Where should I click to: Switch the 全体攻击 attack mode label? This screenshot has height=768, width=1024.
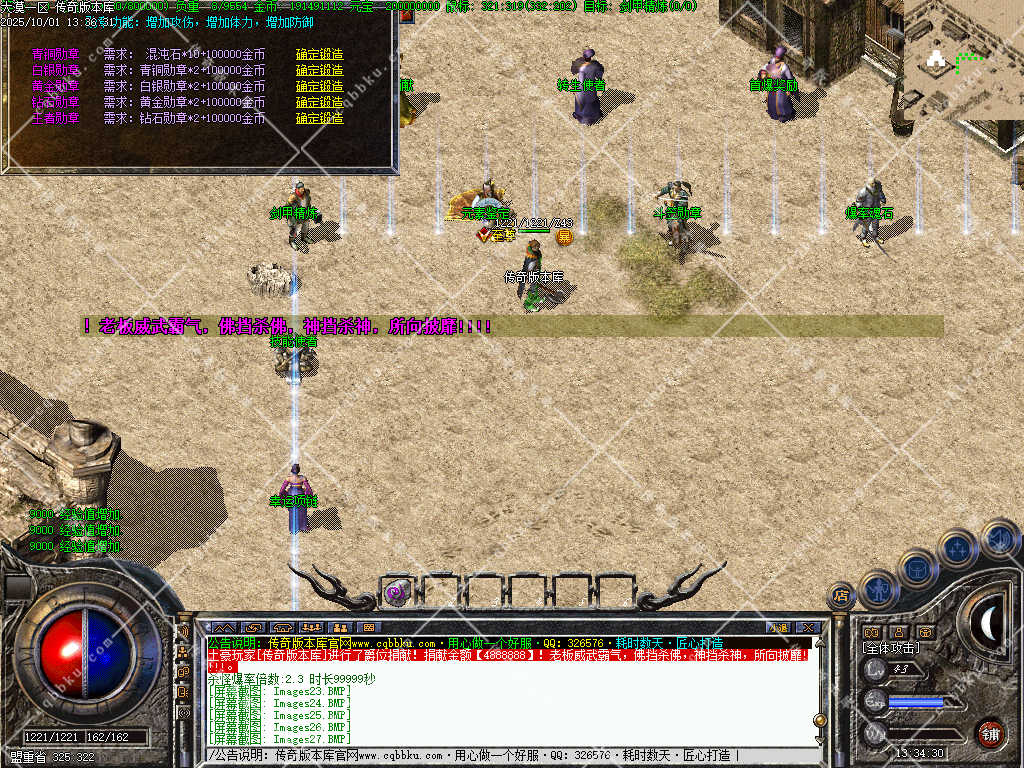coord(892,648)
